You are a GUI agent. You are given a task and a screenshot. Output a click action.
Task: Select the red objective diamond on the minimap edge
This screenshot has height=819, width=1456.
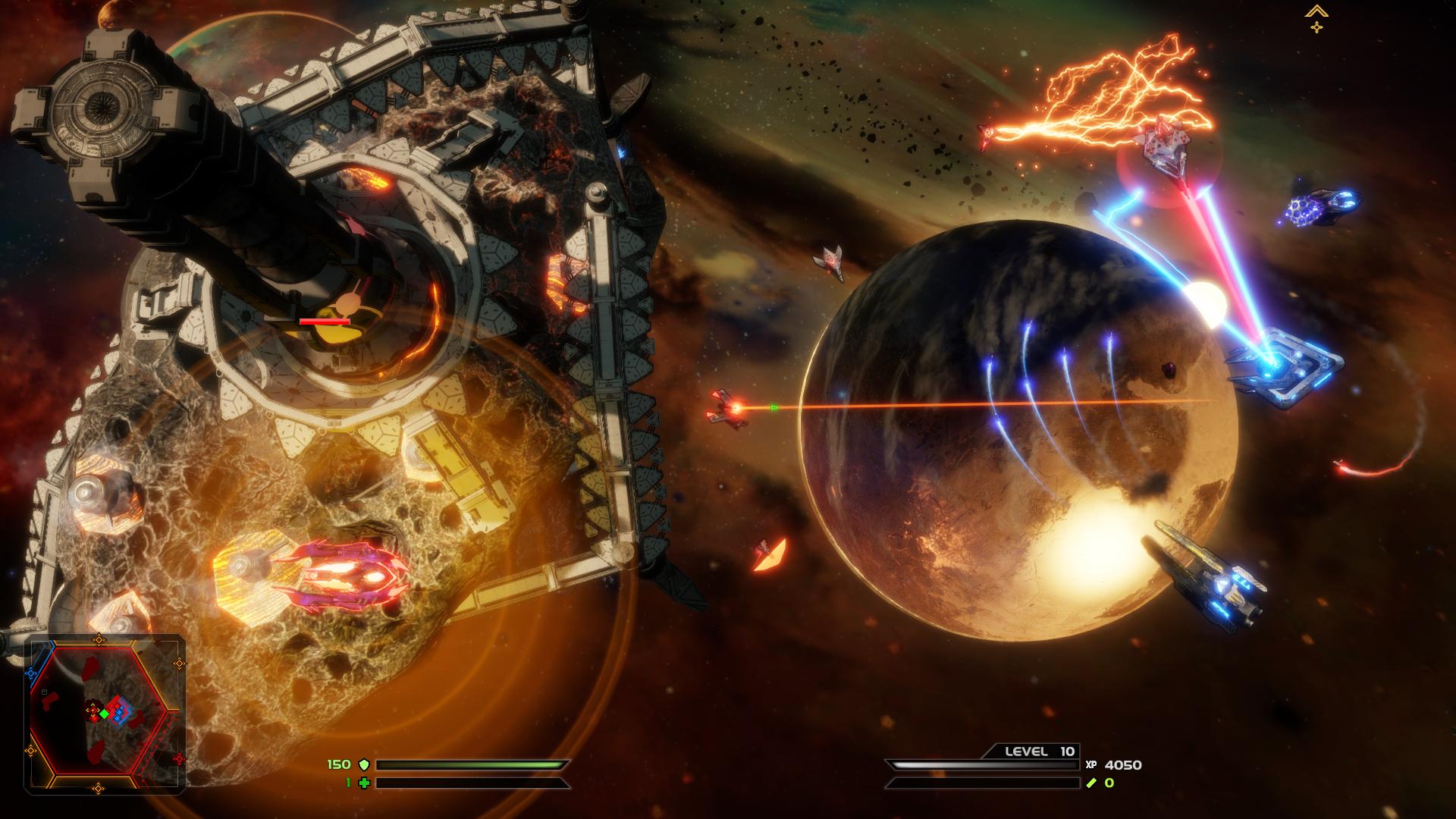pyautogui.click(x=180, y=758)
